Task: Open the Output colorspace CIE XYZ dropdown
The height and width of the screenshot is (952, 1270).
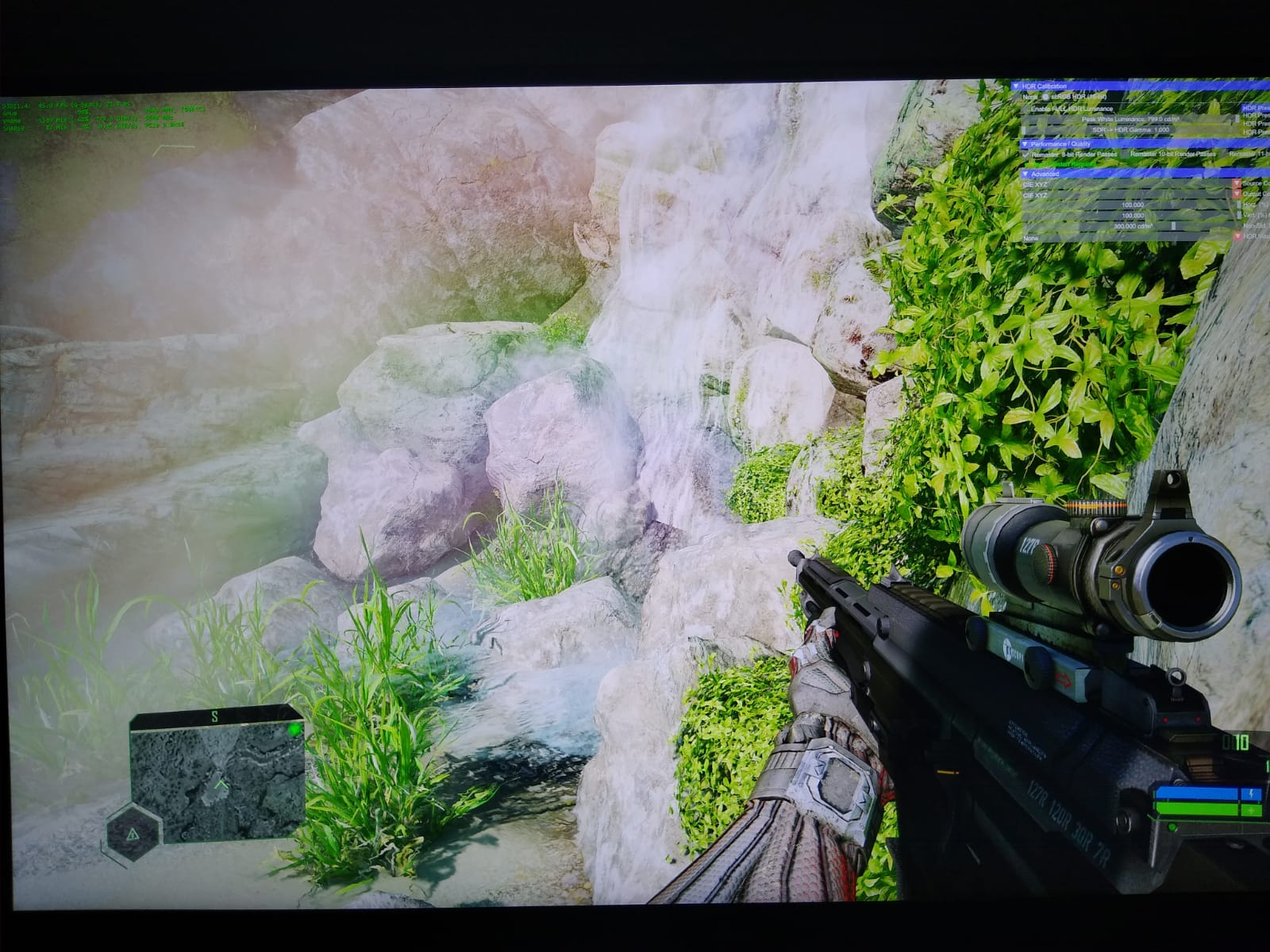Action: pos(1236,194)
